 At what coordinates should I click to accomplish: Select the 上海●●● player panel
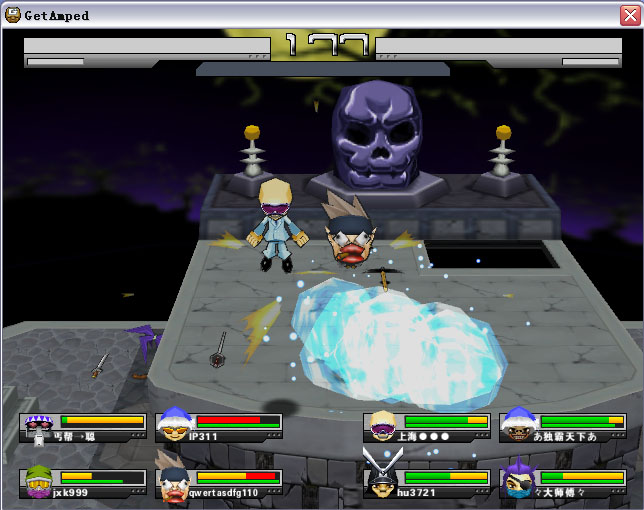pyautogui.click(x=428, y=427)
